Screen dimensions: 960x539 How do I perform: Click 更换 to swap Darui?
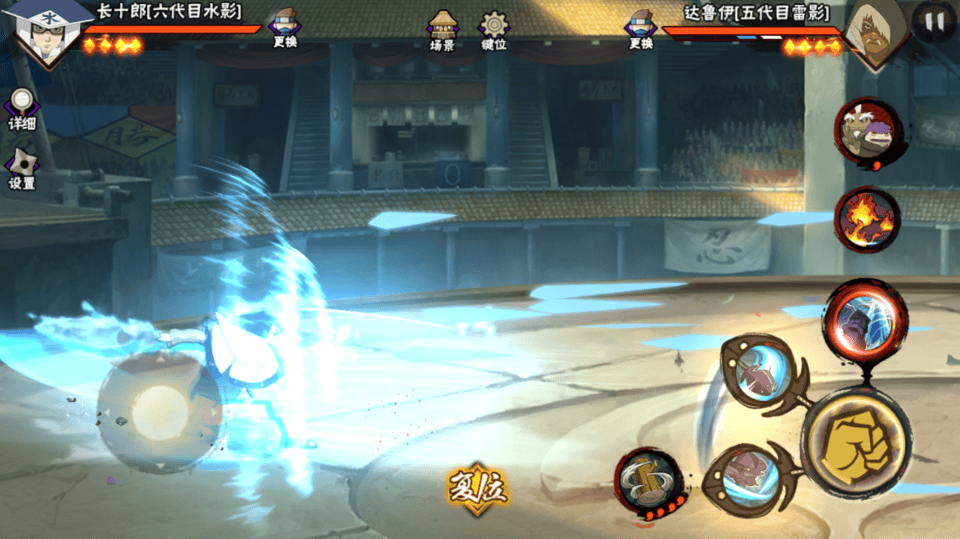[x=641, y=29]
